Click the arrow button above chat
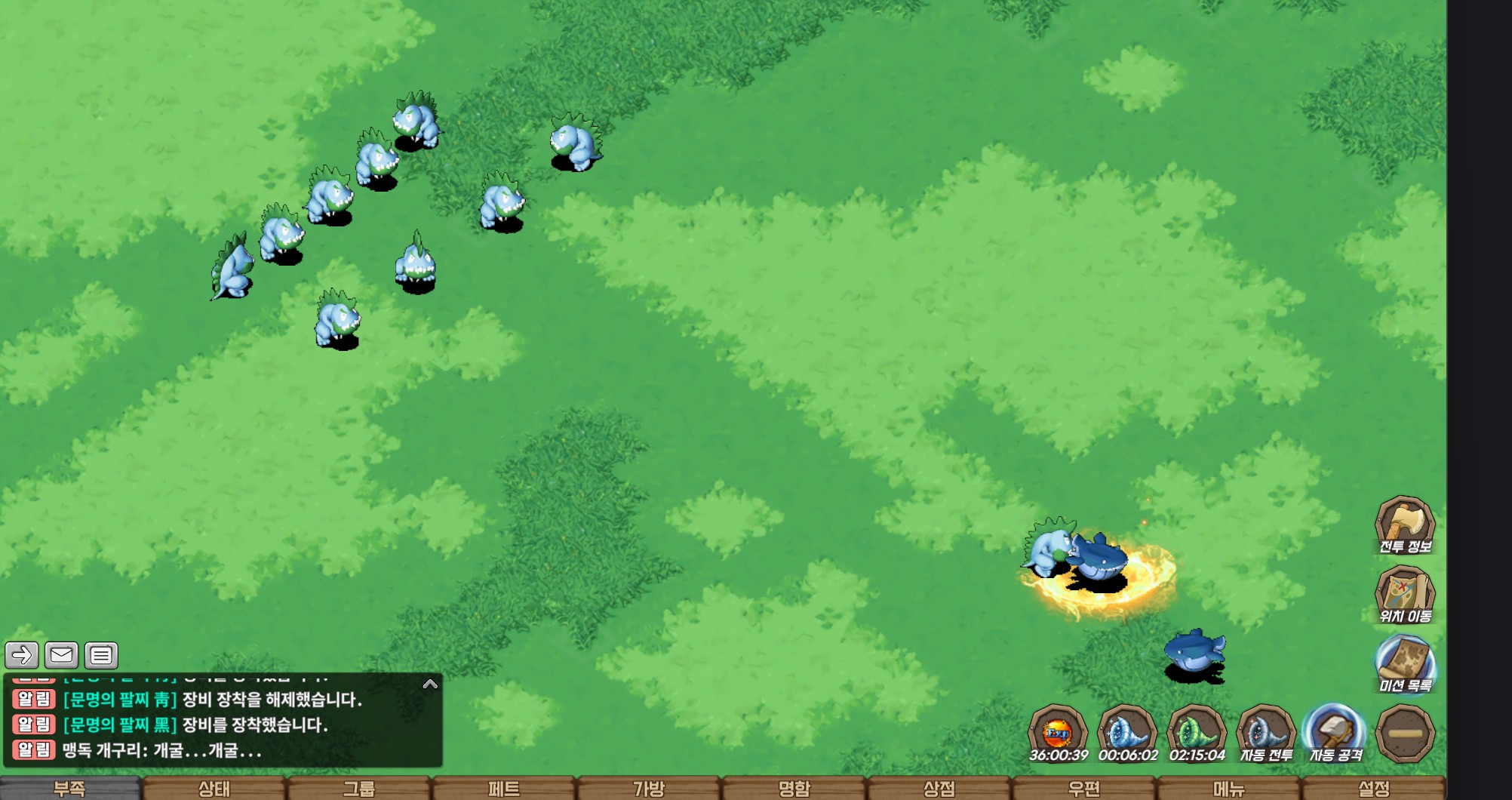Image resolution: width=1512 pixels, height=800 pixels. click(x=22, y=655)
